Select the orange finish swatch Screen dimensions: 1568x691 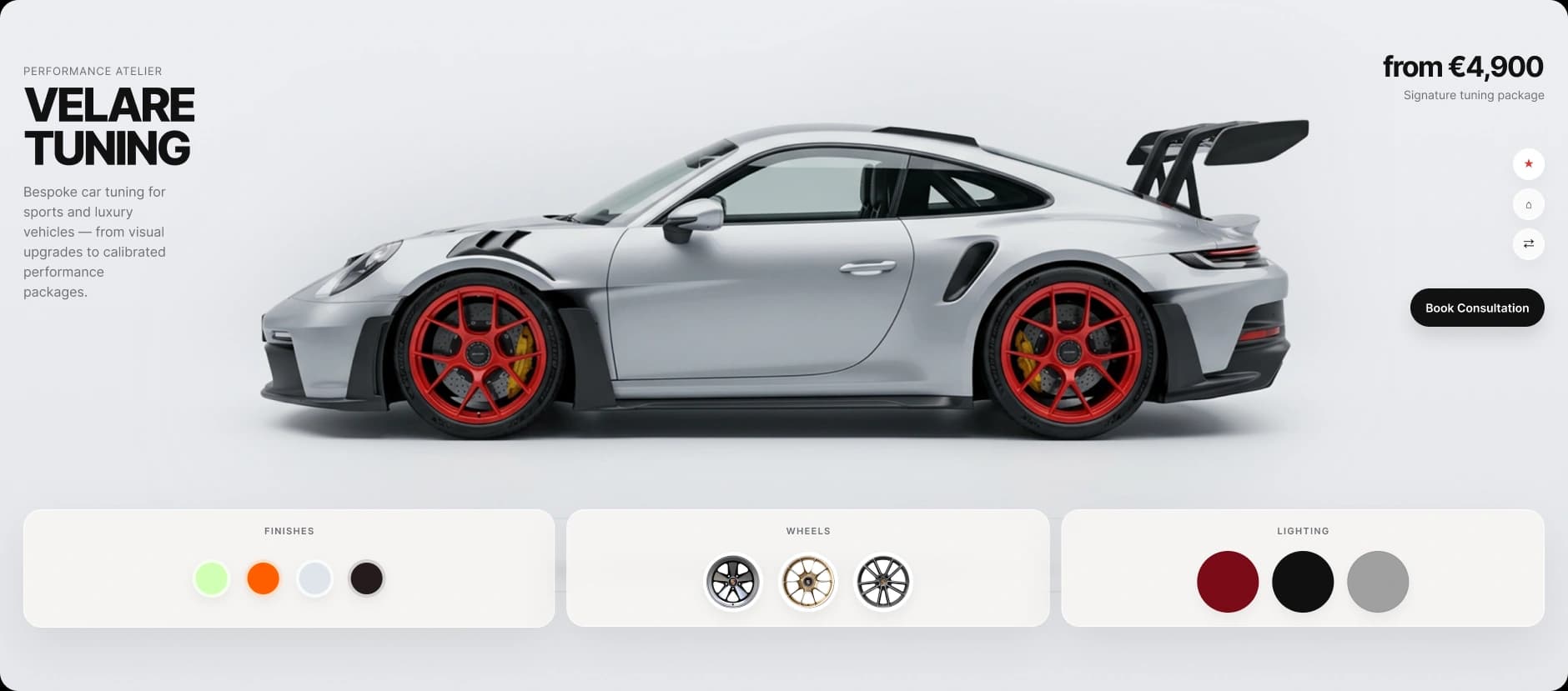(264, 578)
